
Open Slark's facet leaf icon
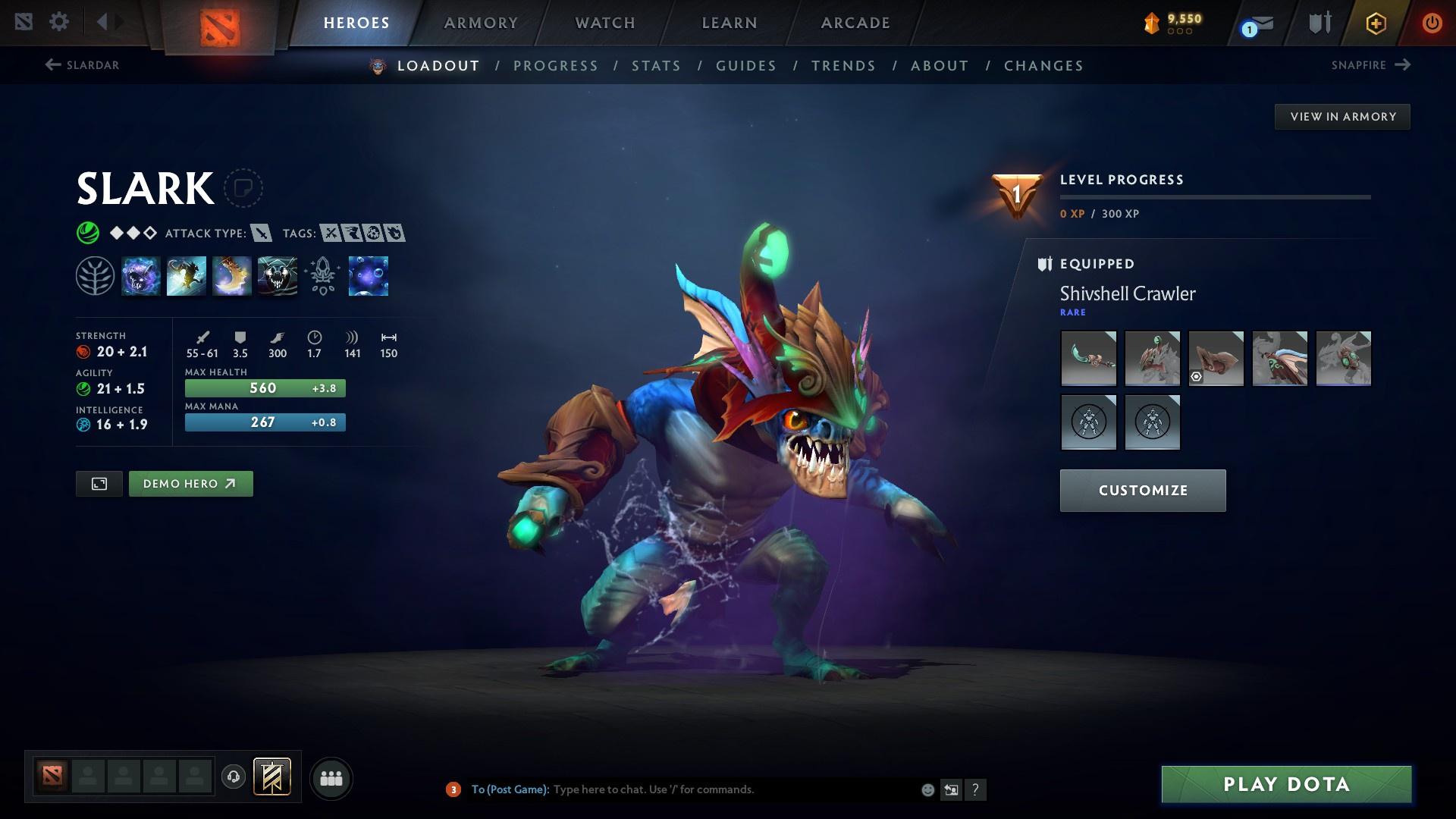pos(95,276)
